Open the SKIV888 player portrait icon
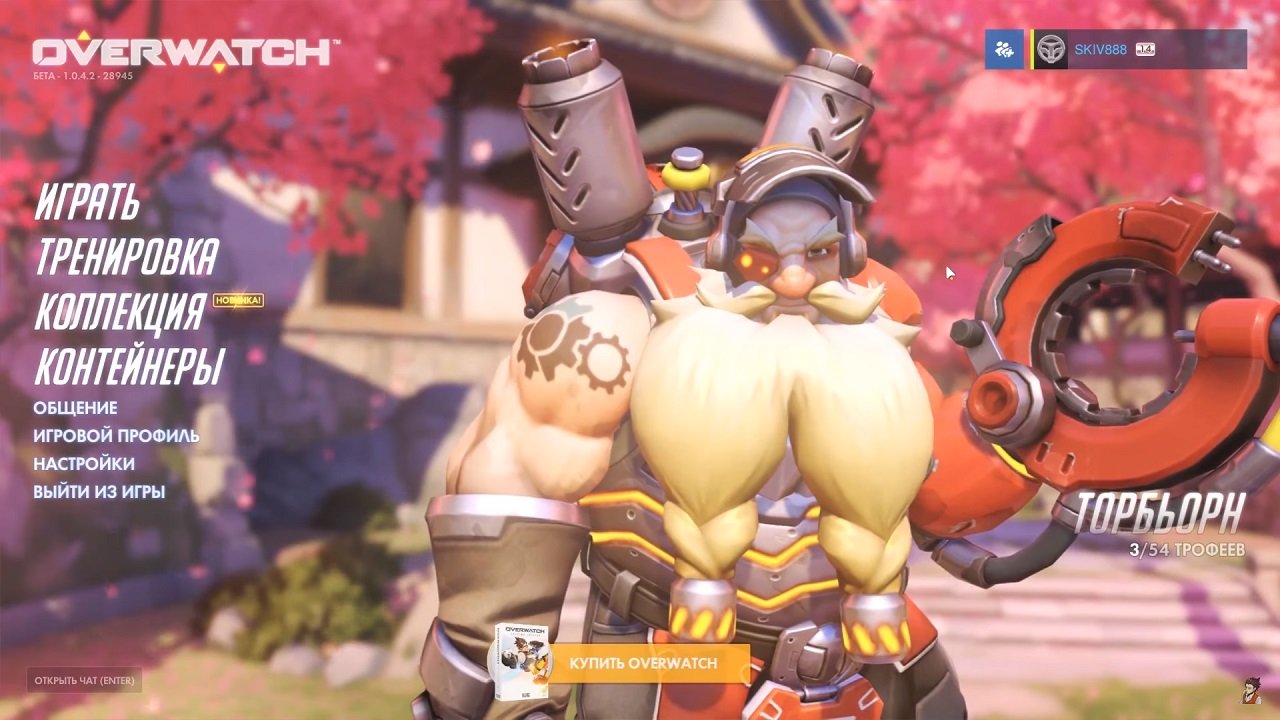 click(x=1050, y=48)
